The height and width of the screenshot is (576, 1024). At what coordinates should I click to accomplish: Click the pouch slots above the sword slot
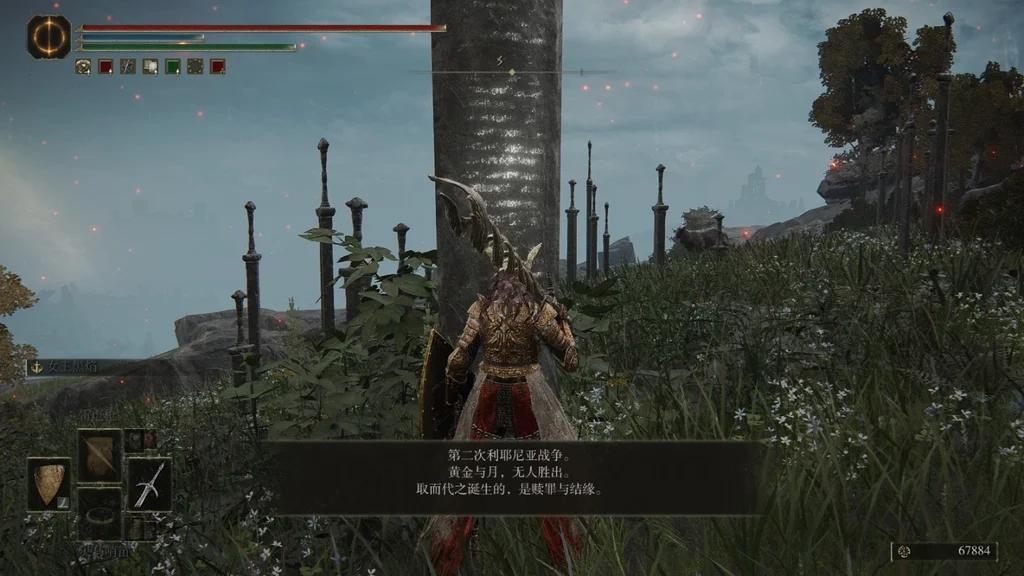[140, 441]
